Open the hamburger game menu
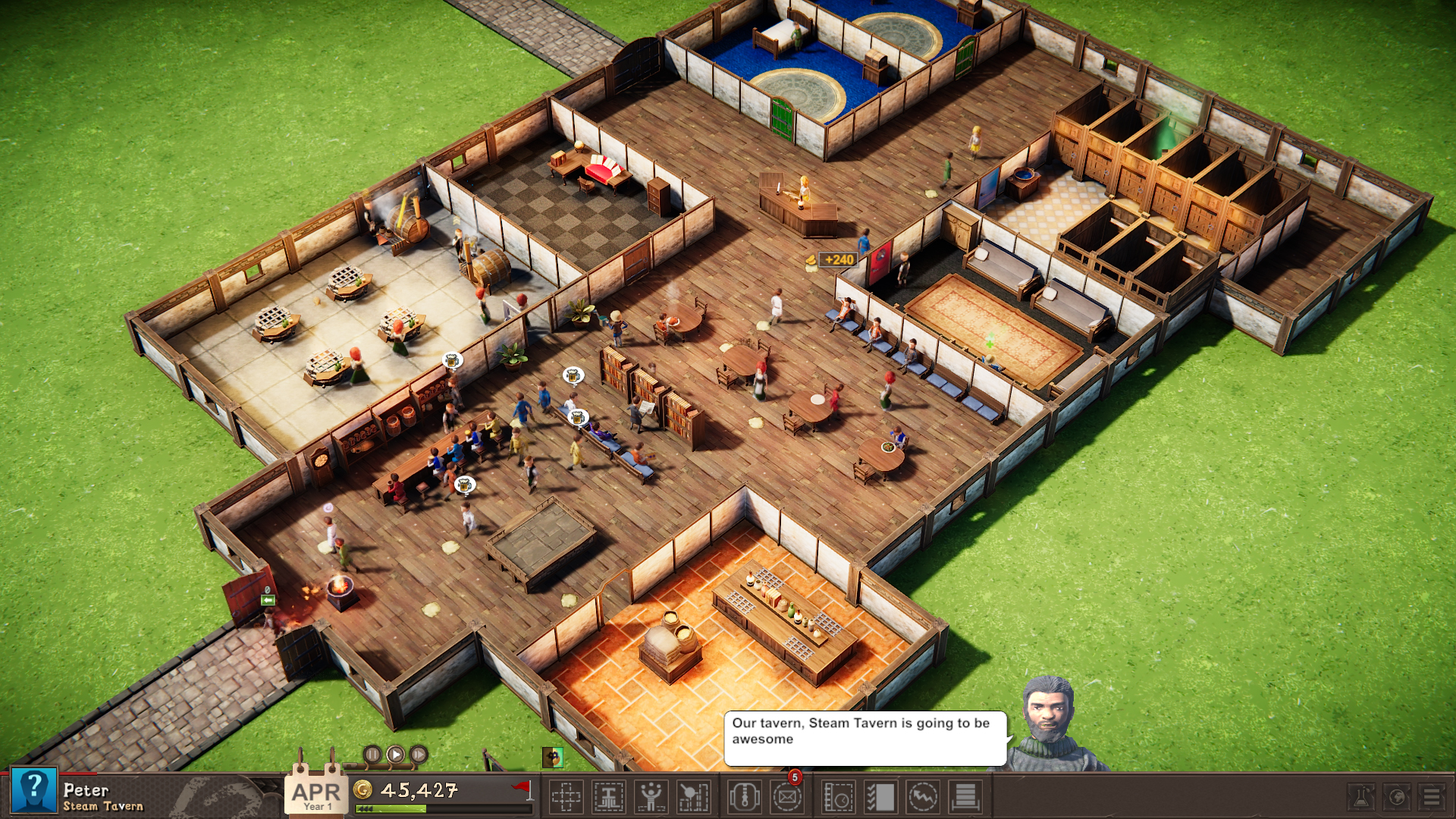1456x819 pixels. [x=1431, y=797]
